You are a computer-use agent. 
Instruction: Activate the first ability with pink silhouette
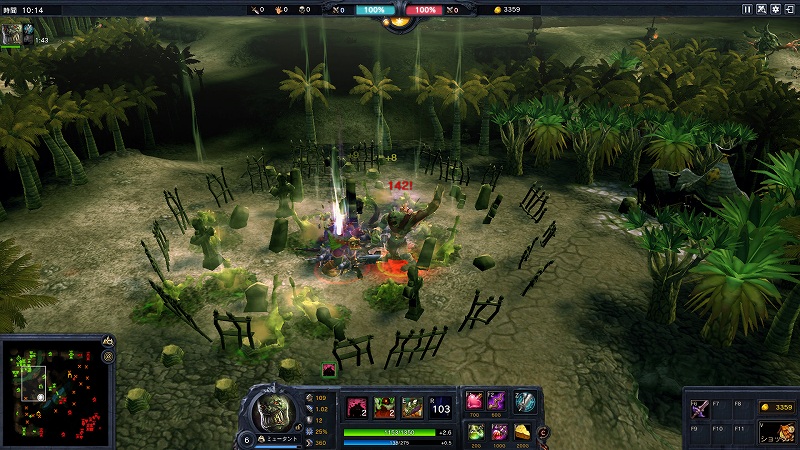point(357,406)
